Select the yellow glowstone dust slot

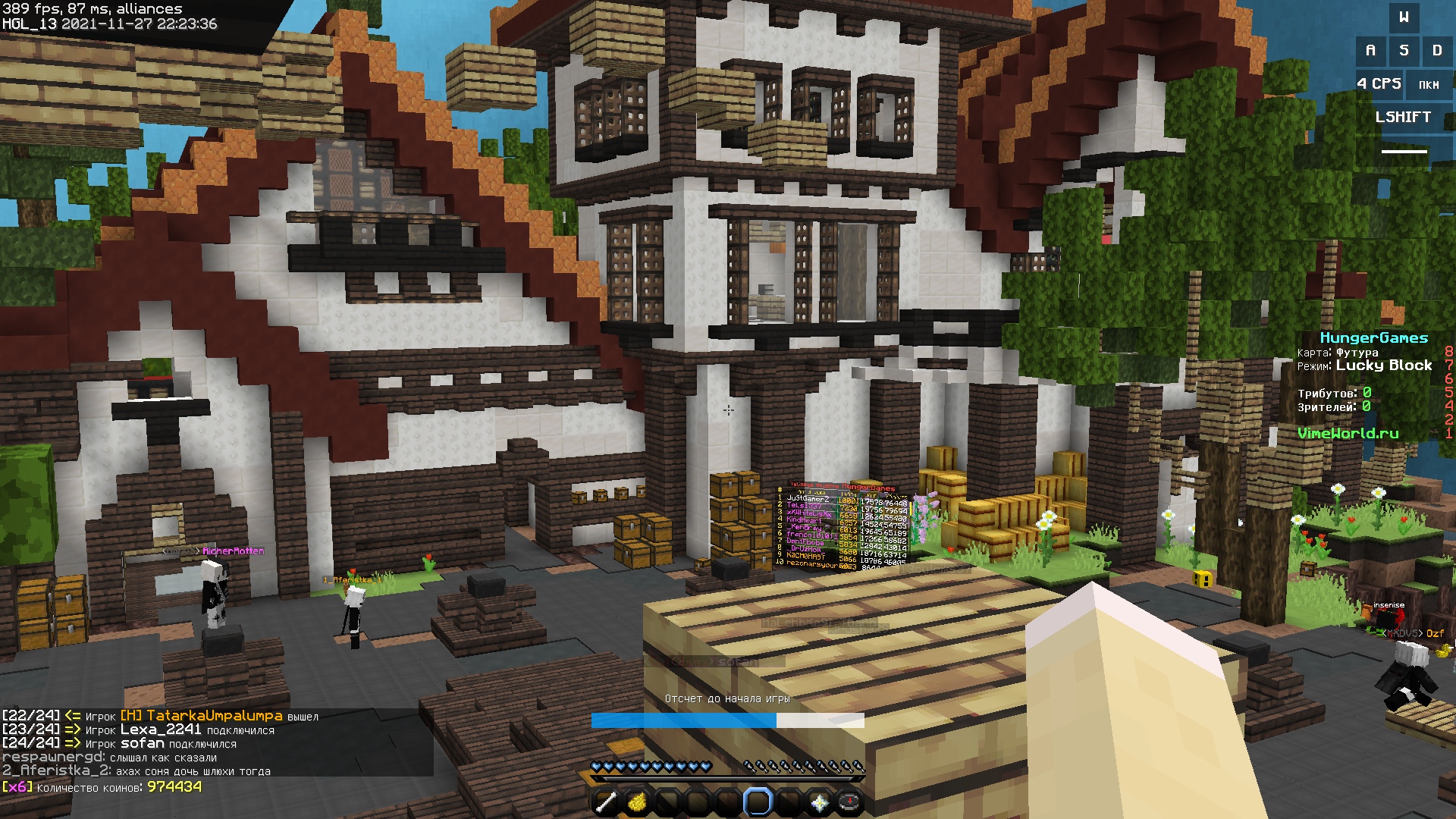pos(637,802)
